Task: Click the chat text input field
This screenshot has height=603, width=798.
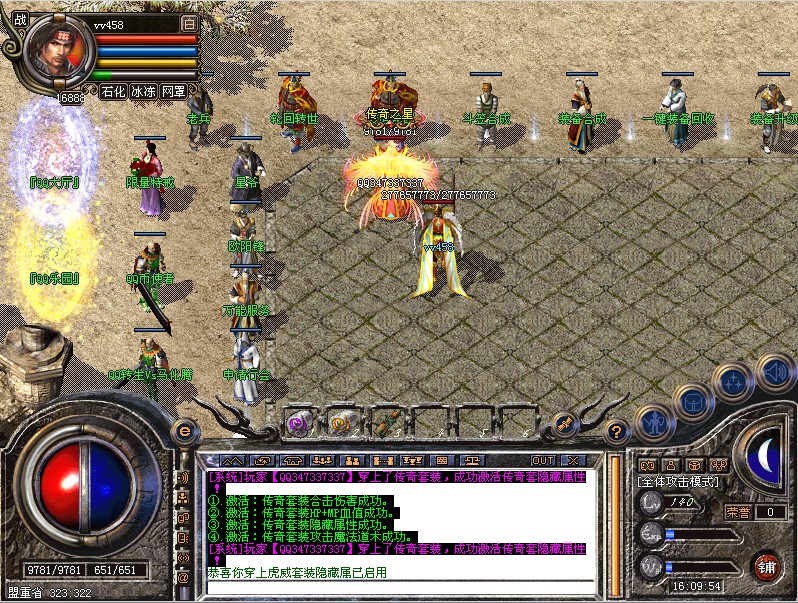Action: [400, 588]
